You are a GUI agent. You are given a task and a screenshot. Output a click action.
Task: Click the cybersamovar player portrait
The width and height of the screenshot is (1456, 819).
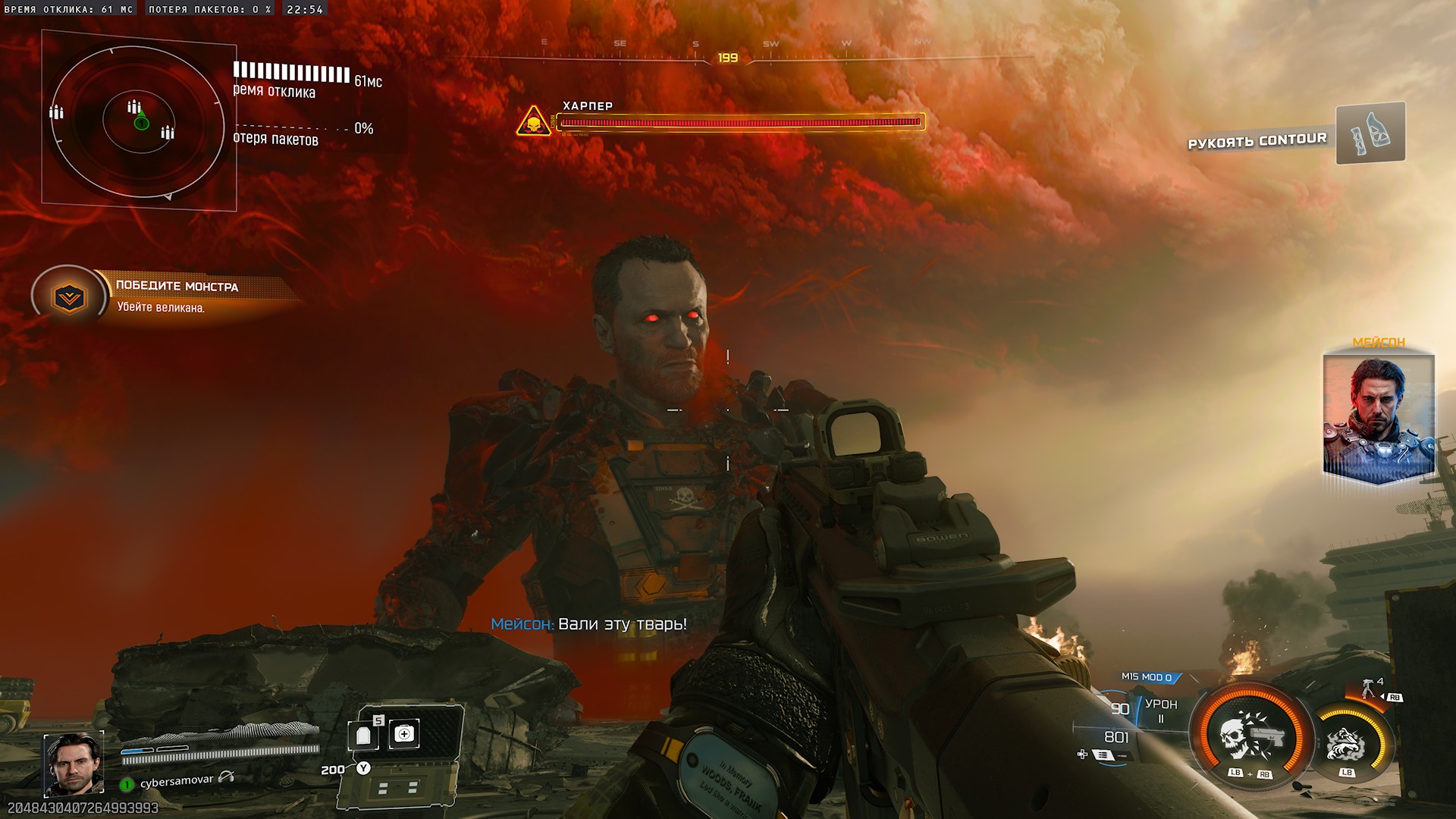(73, 764)
